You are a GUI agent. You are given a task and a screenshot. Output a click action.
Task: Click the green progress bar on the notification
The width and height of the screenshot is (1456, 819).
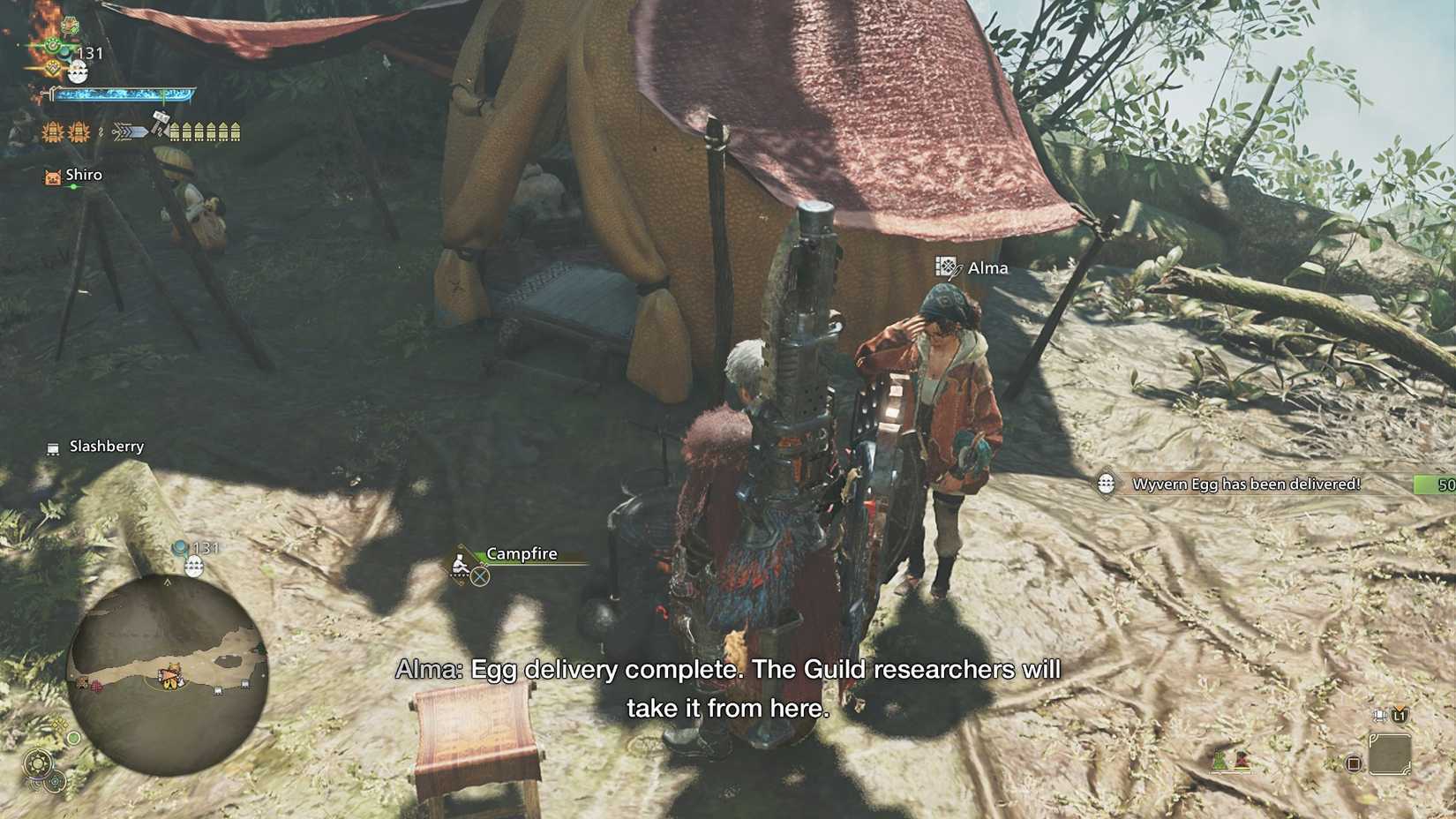[x=1433, y=484]
